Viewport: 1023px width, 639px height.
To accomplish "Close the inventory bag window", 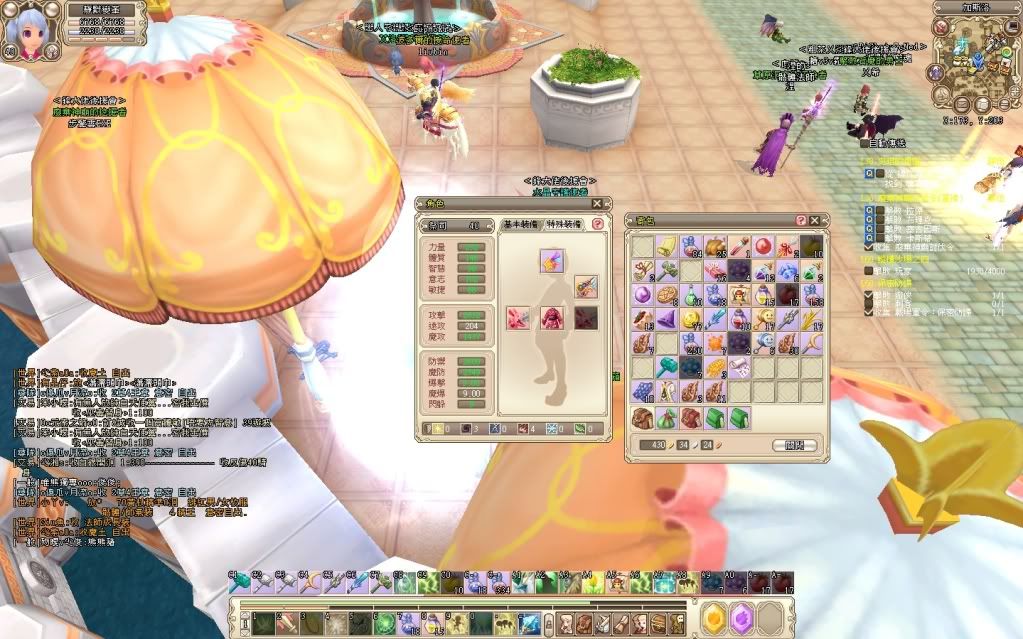I will [x=815, y=220].
